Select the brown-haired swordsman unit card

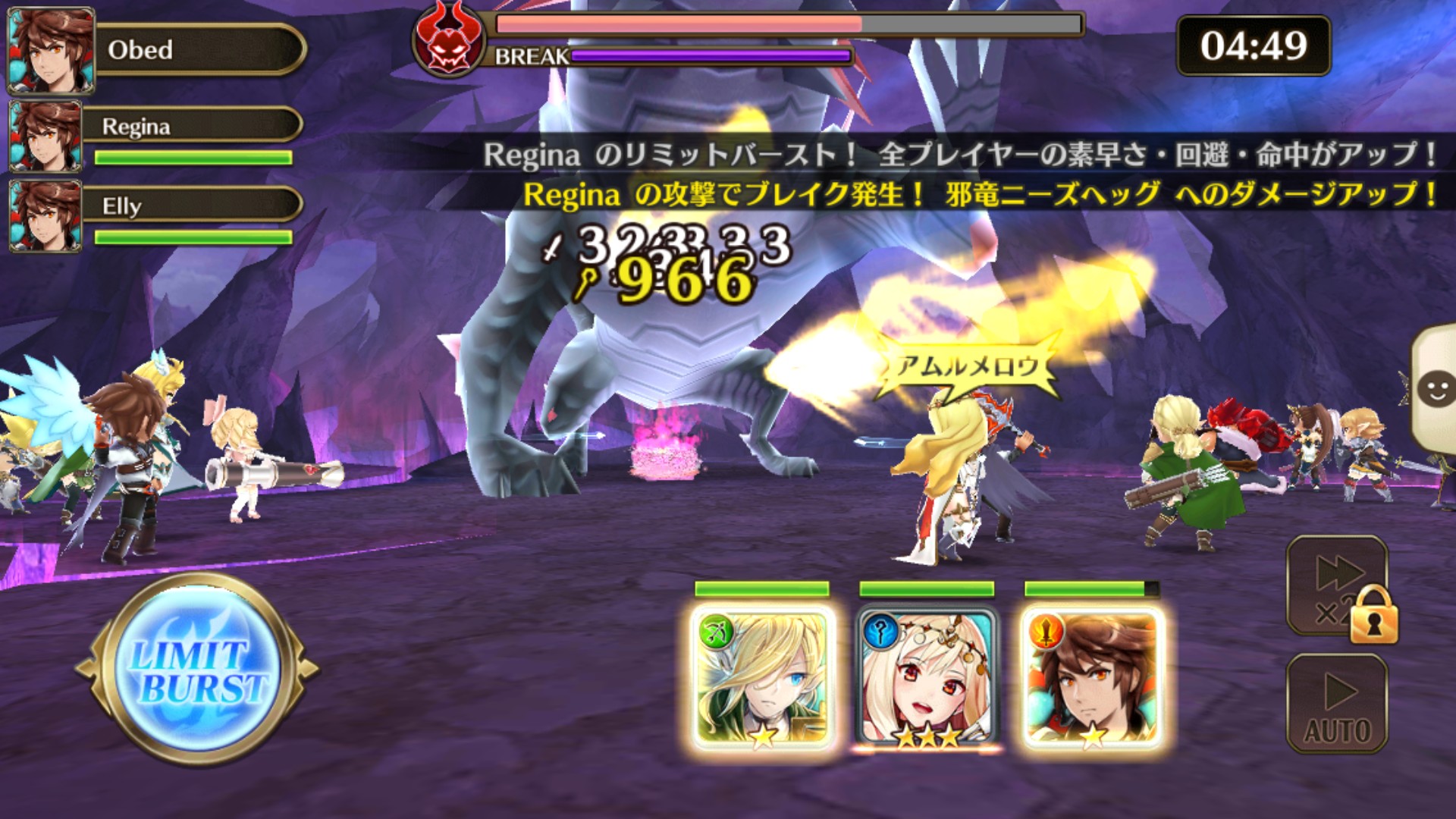click(x=1092, y=678)
